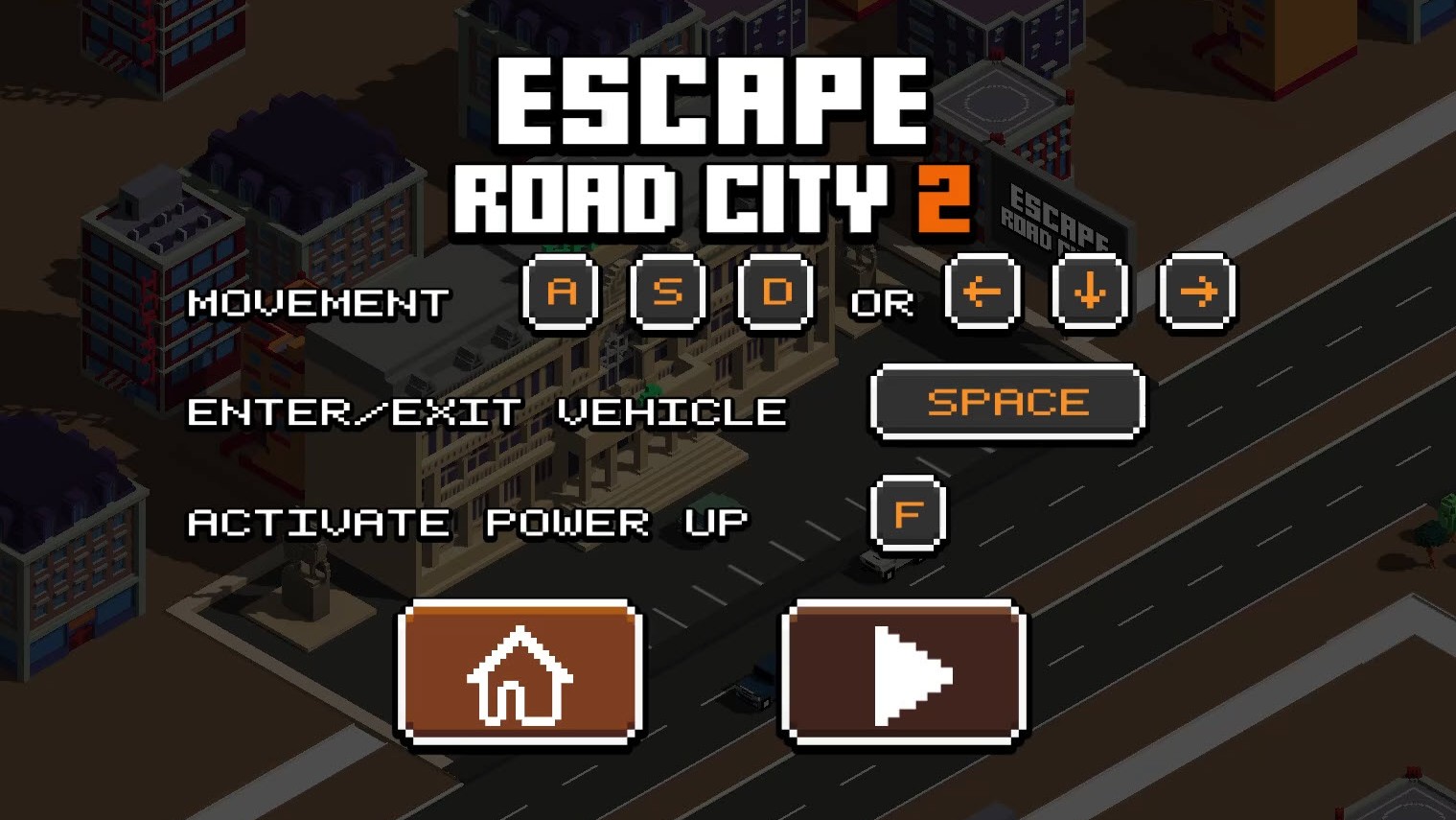Image resolution: width=1456 pixels, height=820 pixels.
Task: Return home using the house button
Action: click(519, 671)
